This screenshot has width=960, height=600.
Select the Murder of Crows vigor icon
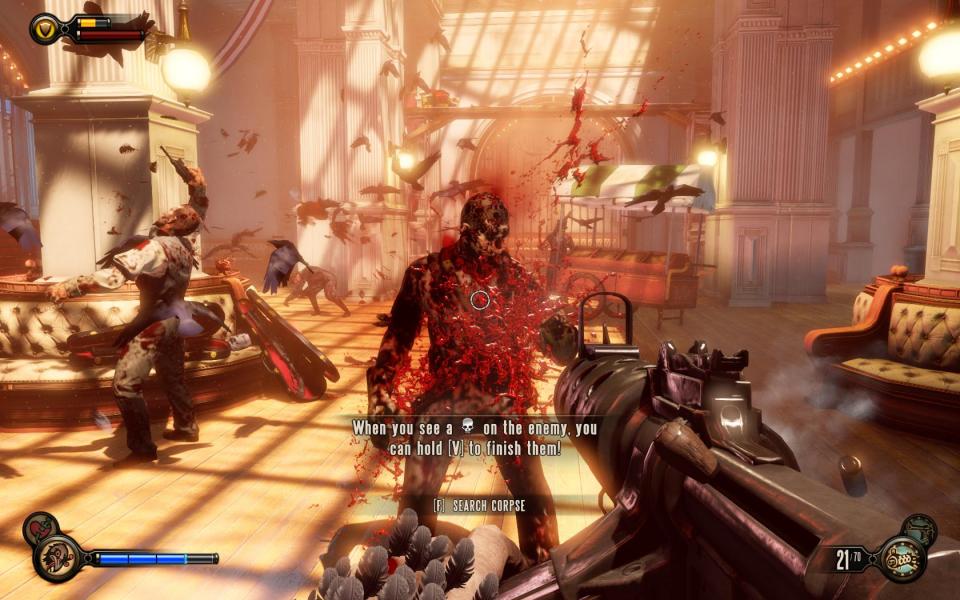56,558
